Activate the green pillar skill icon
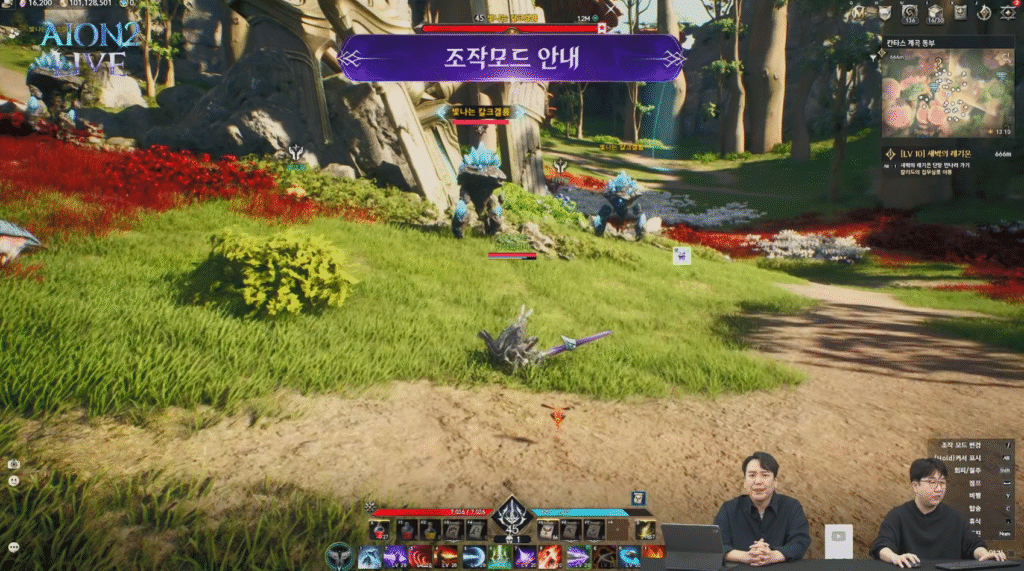 point(499,556)
